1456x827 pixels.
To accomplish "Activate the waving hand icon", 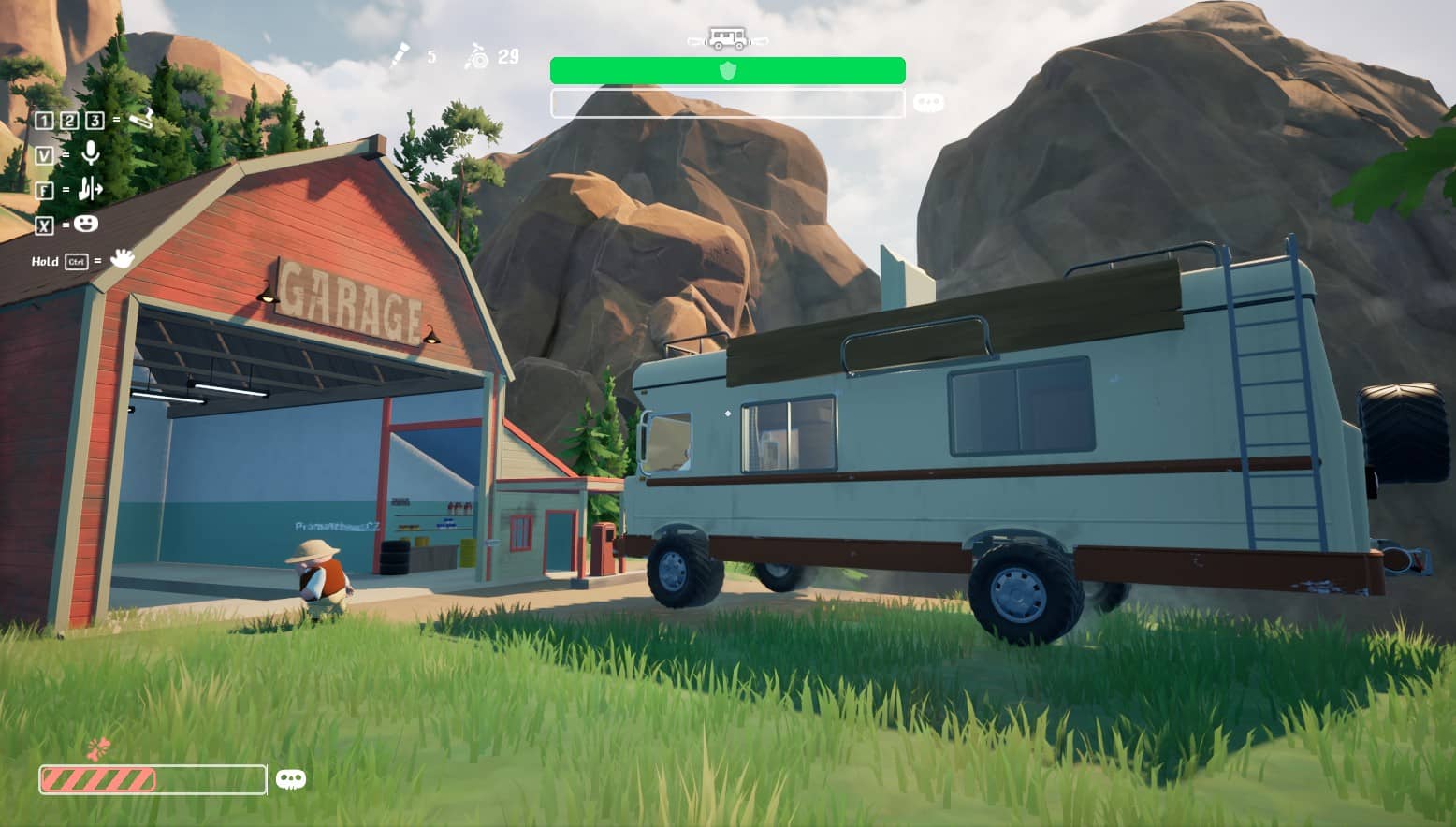I will pyautogui.click(x=122, y=258).
